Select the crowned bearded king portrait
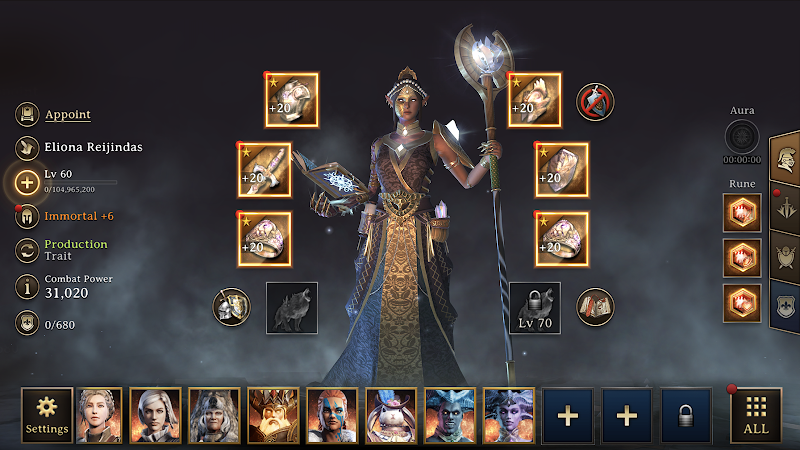This screenshot has height=450, width=800. [x=273, y=415]
